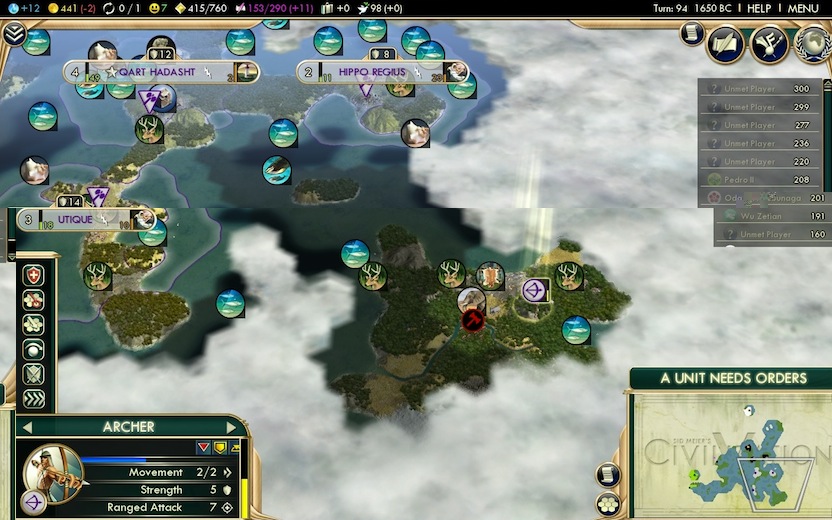Open the HELP Civilopedia link
Image resolution: width=832 pixels, height=520 pixels.
coord(759,8)
